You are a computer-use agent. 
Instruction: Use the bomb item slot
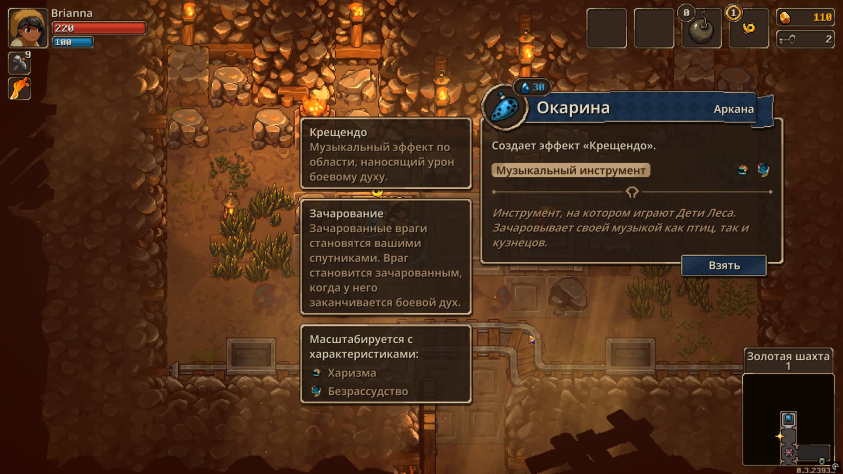coord(700,29)
